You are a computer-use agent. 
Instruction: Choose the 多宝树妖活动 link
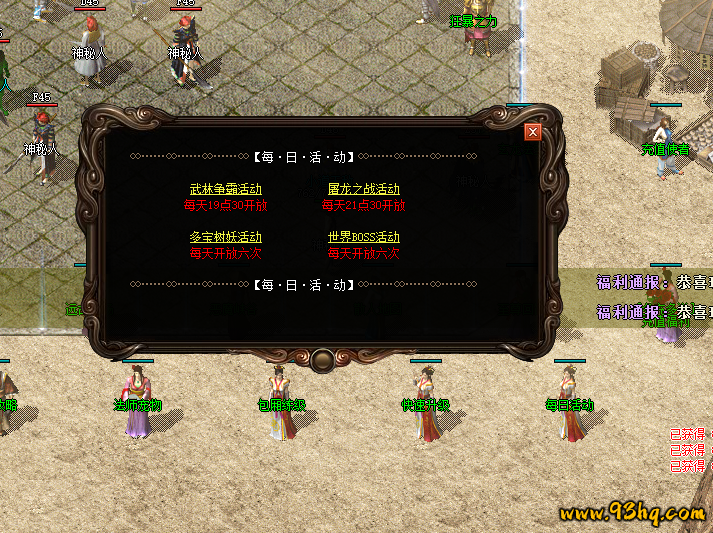pyautogui.click(x=226, y=238)
